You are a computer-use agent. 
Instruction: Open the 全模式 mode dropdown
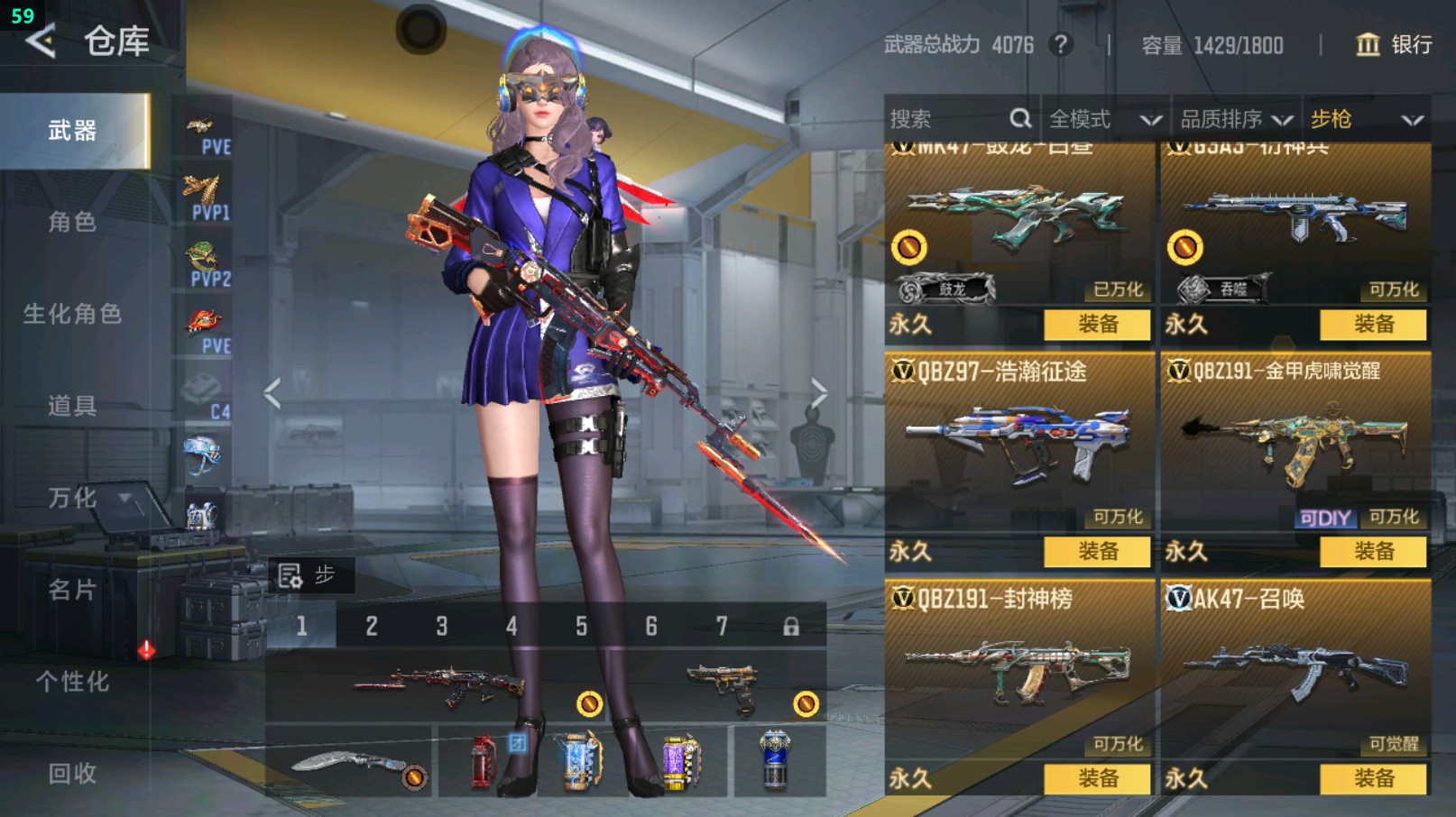click(1104, 119)
